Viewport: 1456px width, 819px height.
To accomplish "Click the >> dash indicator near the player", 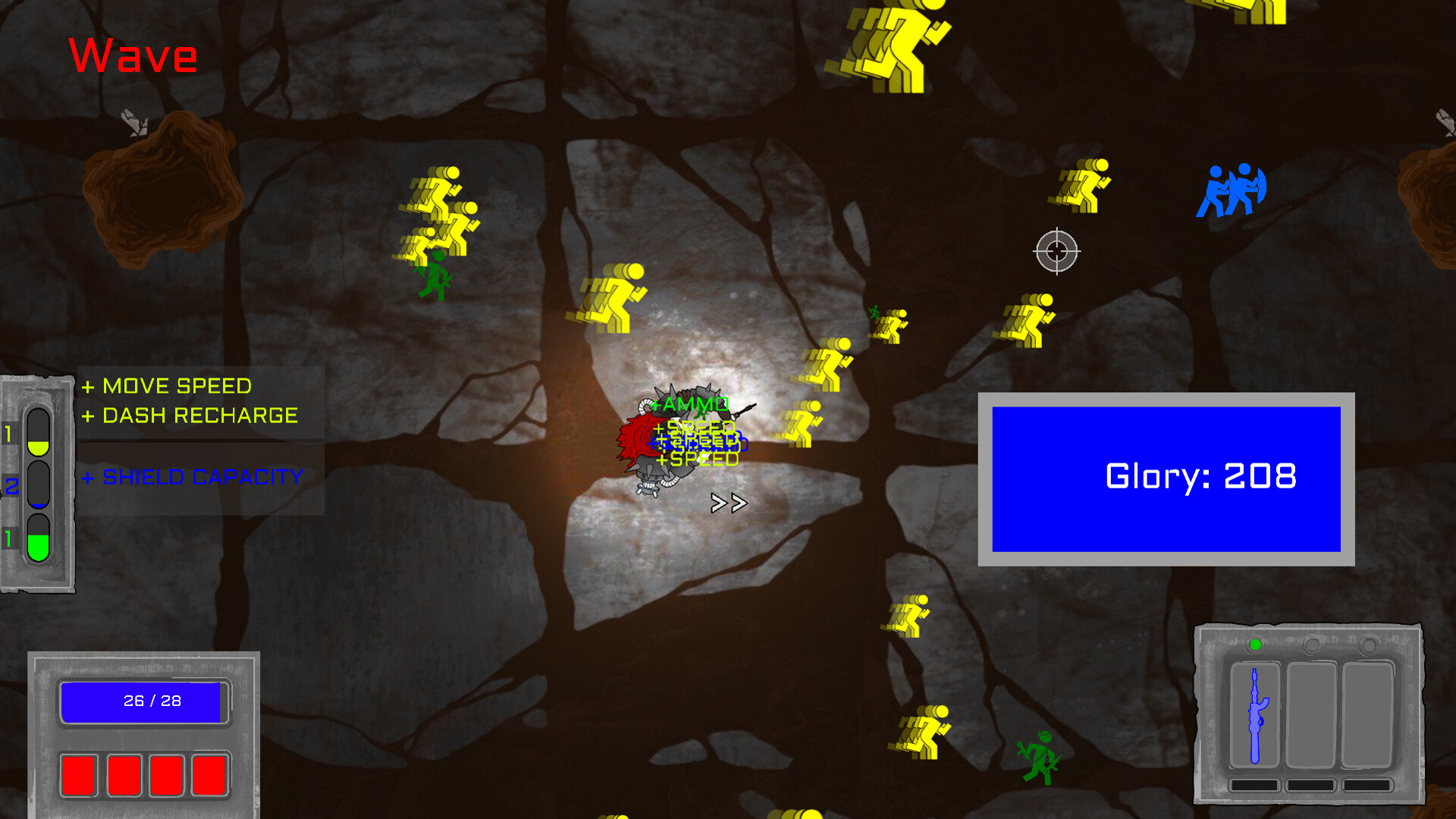I will 728,502.
